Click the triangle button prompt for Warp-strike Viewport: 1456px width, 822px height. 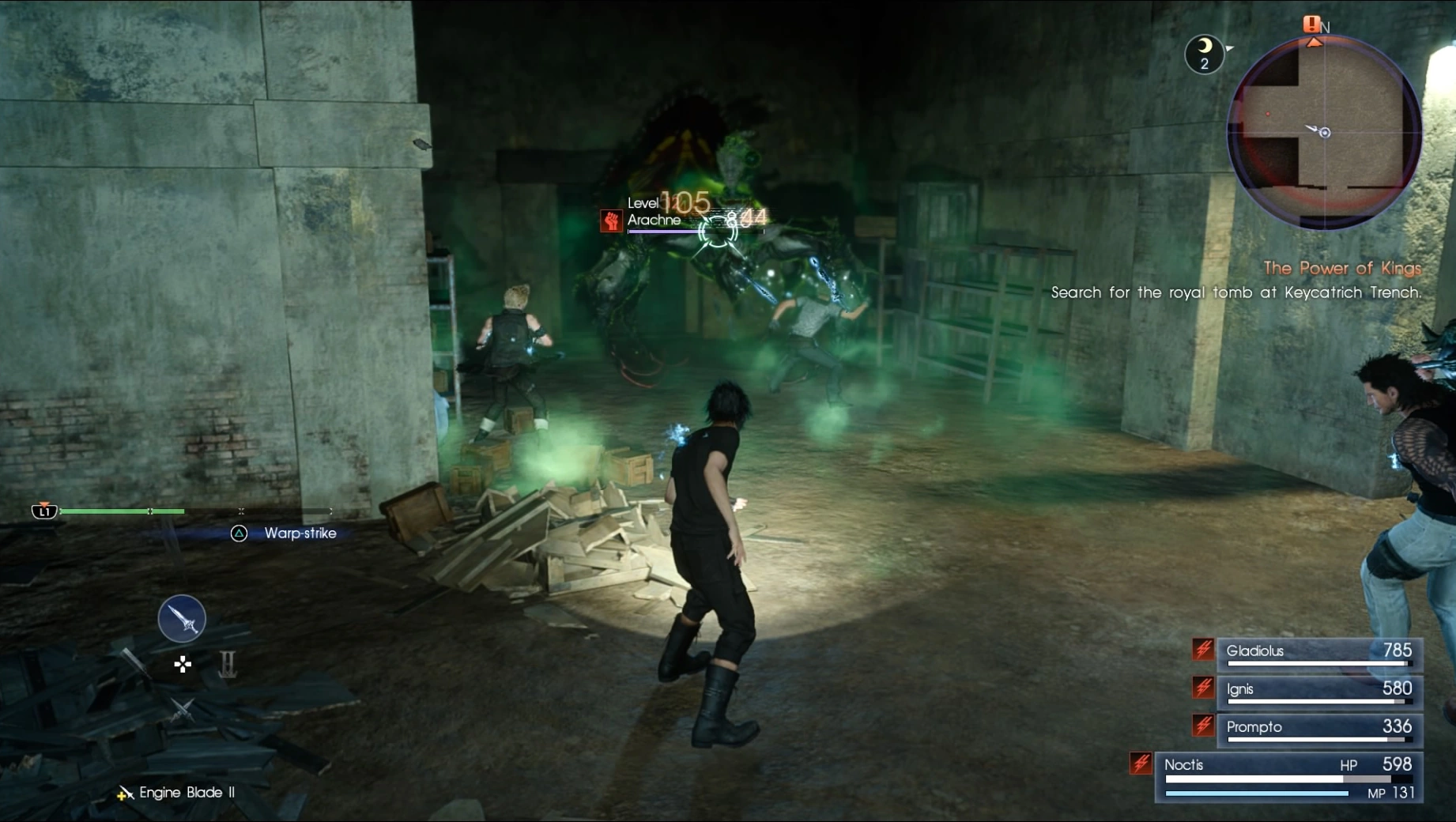click(238, 534)
